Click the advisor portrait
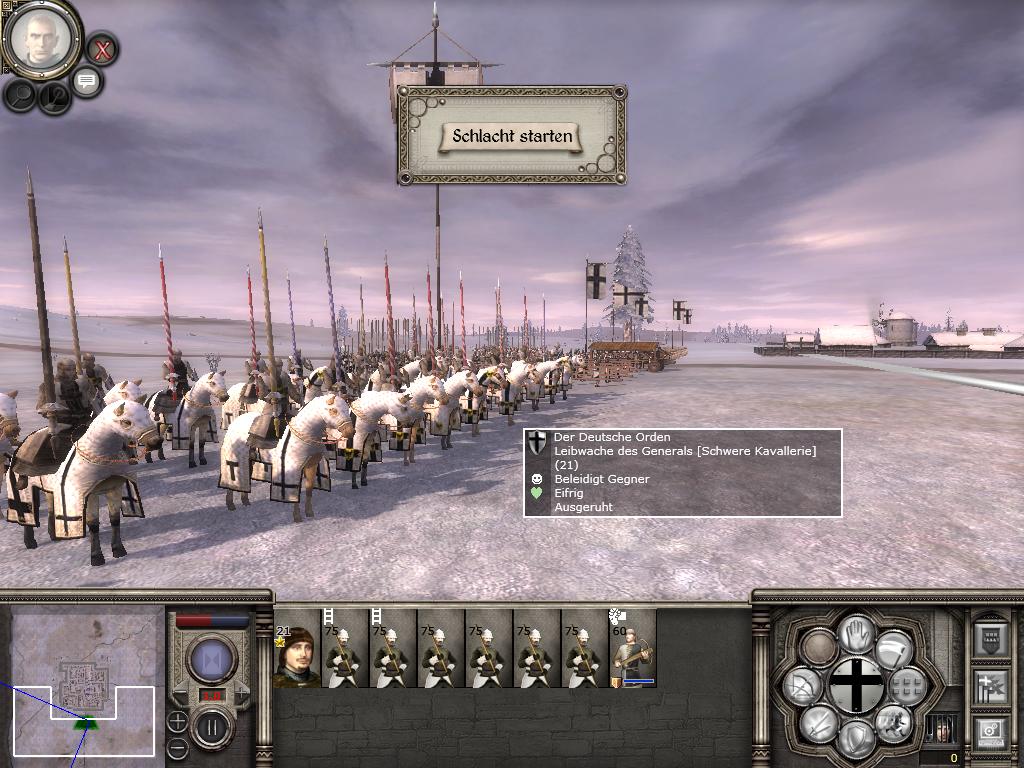This screenshot has width=1024, height=768. point(42,39)
